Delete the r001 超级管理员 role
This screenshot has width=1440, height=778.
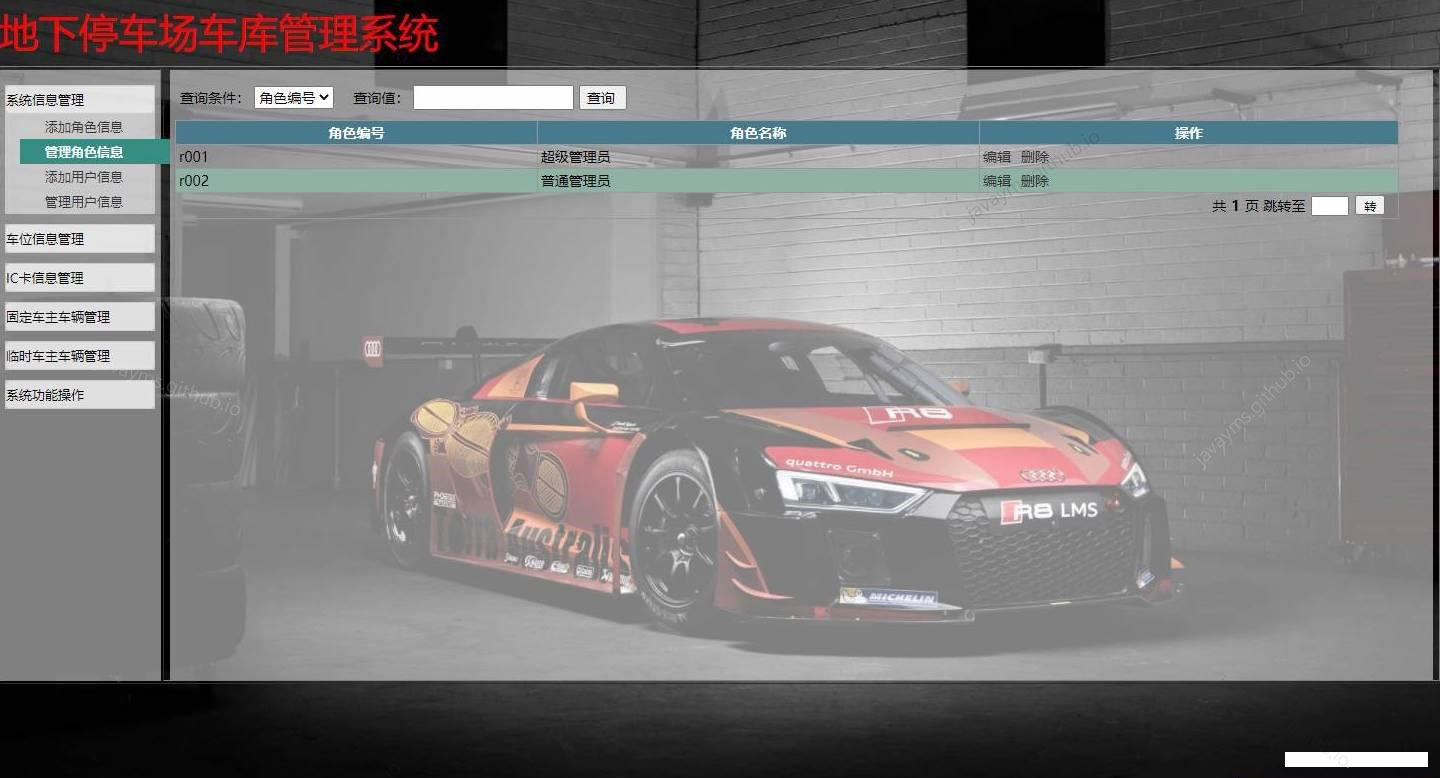(1035, 157)
